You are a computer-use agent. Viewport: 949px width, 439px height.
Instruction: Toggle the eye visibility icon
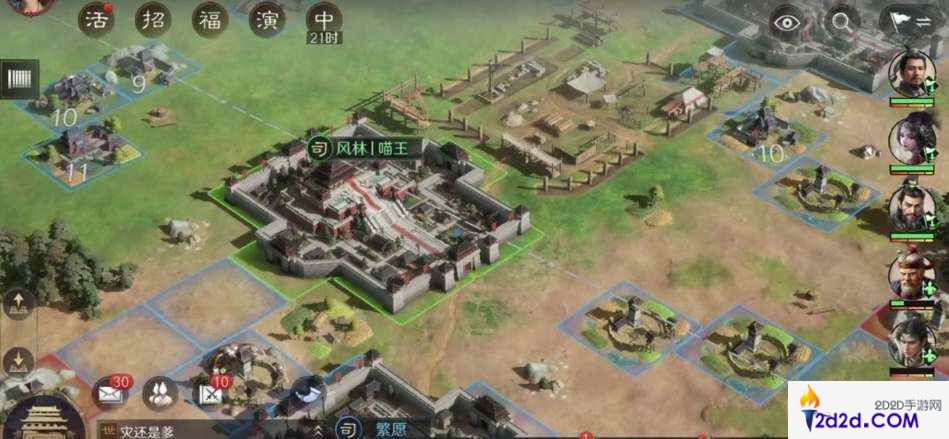click(788, 21)
